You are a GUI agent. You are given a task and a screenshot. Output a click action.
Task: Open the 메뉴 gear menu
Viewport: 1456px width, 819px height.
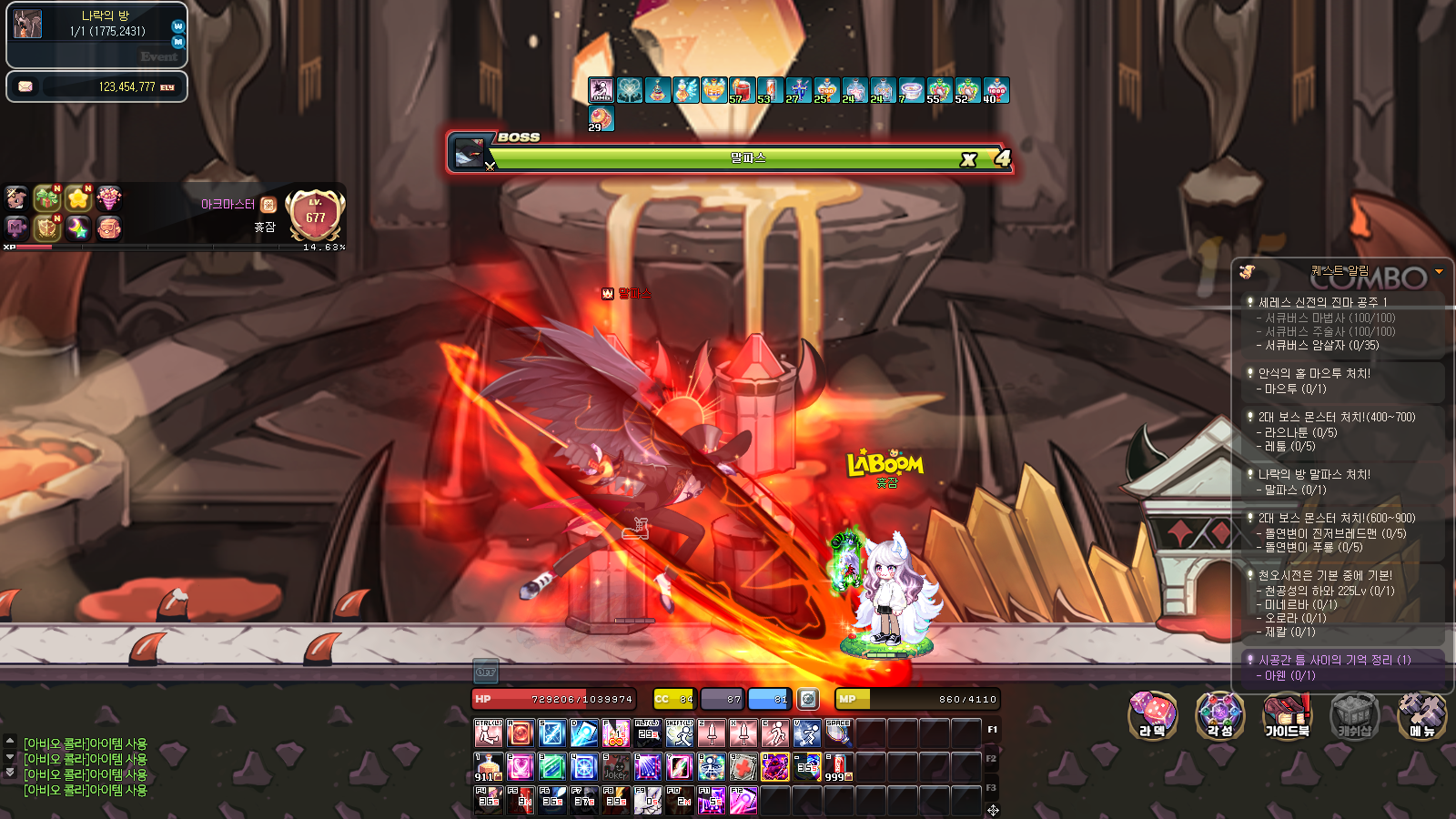pyautogui.click(x=1421, y=715)
